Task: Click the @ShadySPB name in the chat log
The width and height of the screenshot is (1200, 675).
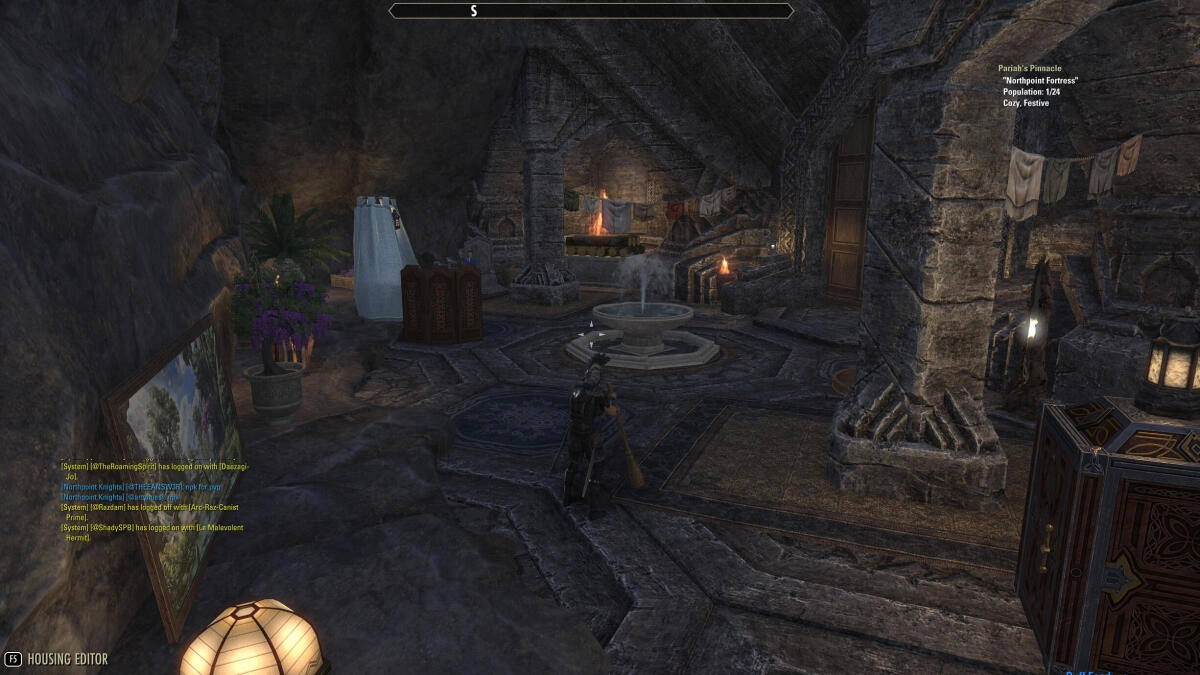Action: pyautogui.click(x=112, y=527)
